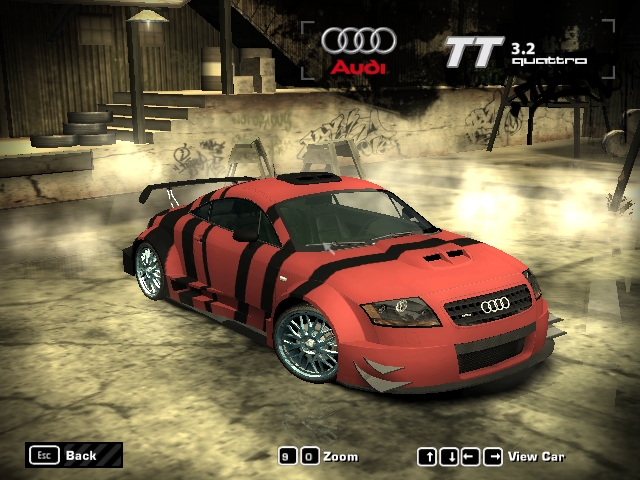Click the Back button

pyautogui.click(x=74, y=455)
